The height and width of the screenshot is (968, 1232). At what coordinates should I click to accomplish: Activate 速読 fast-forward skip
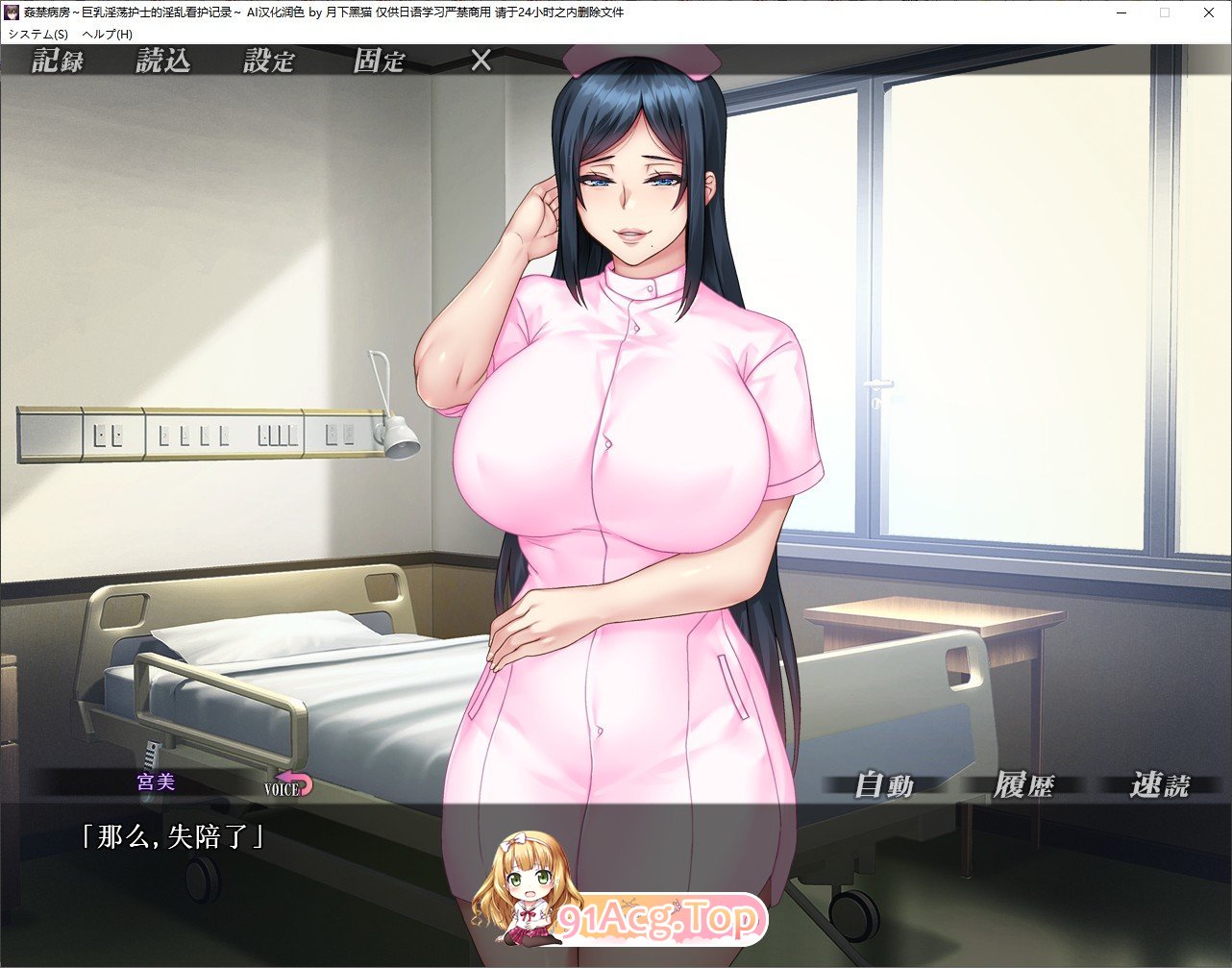[x=1160, y=785]
